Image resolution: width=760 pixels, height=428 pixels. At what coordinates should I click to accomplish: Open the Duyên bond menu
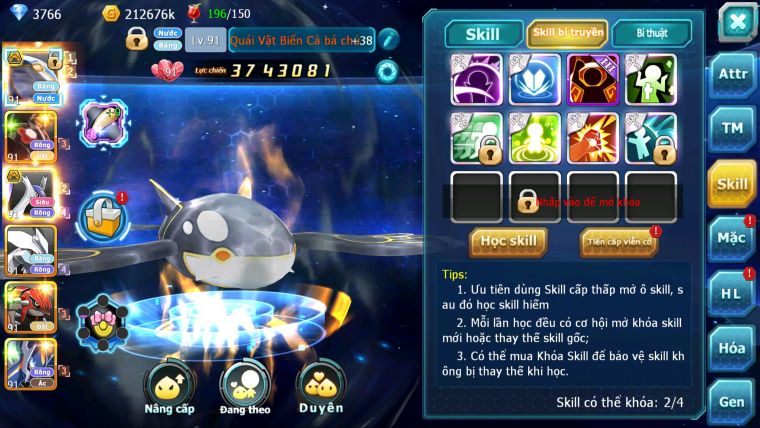click(x=321, y=388)
